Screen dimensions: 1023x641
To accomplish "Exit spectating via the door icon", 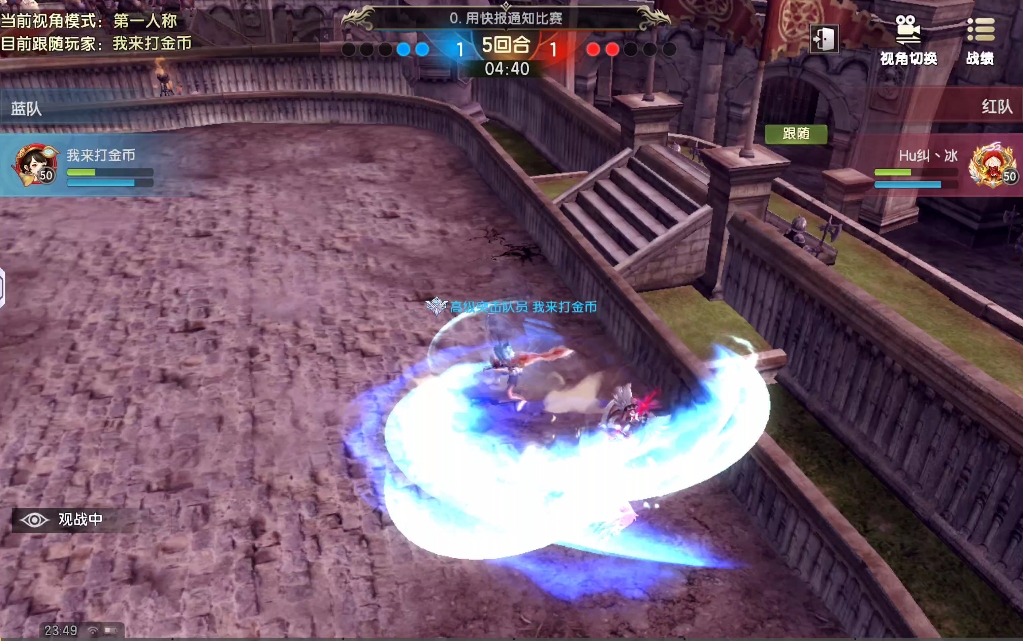I will (x=824, y=39).
